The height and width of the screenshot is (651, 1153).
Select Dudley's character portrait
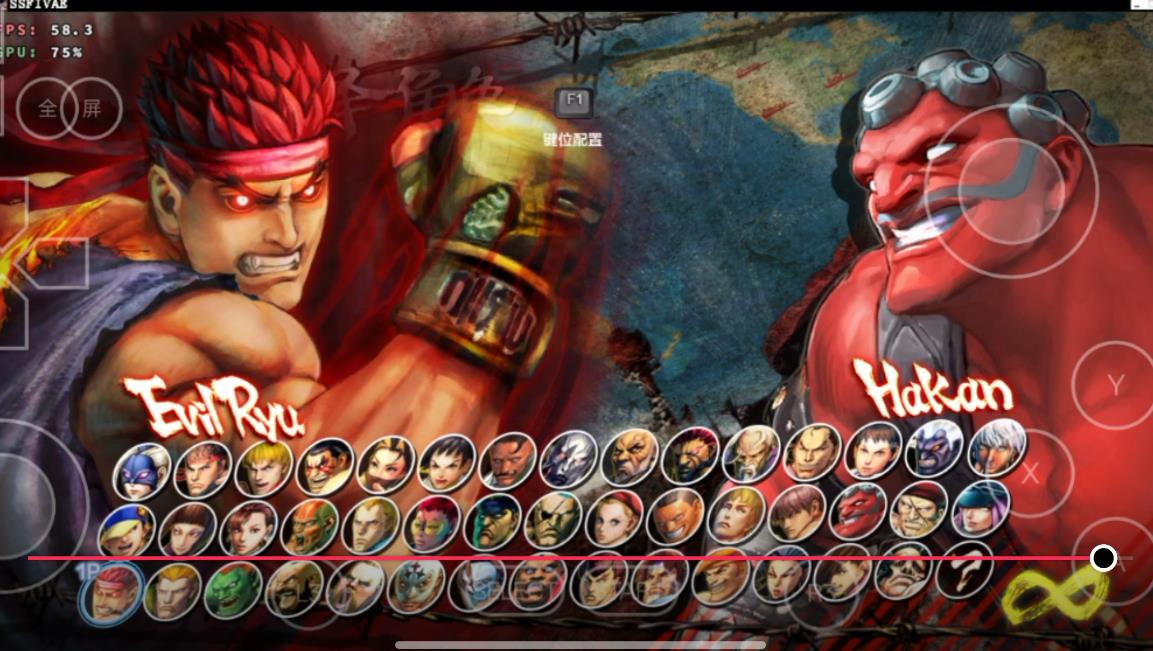click(x=508, y=462)
